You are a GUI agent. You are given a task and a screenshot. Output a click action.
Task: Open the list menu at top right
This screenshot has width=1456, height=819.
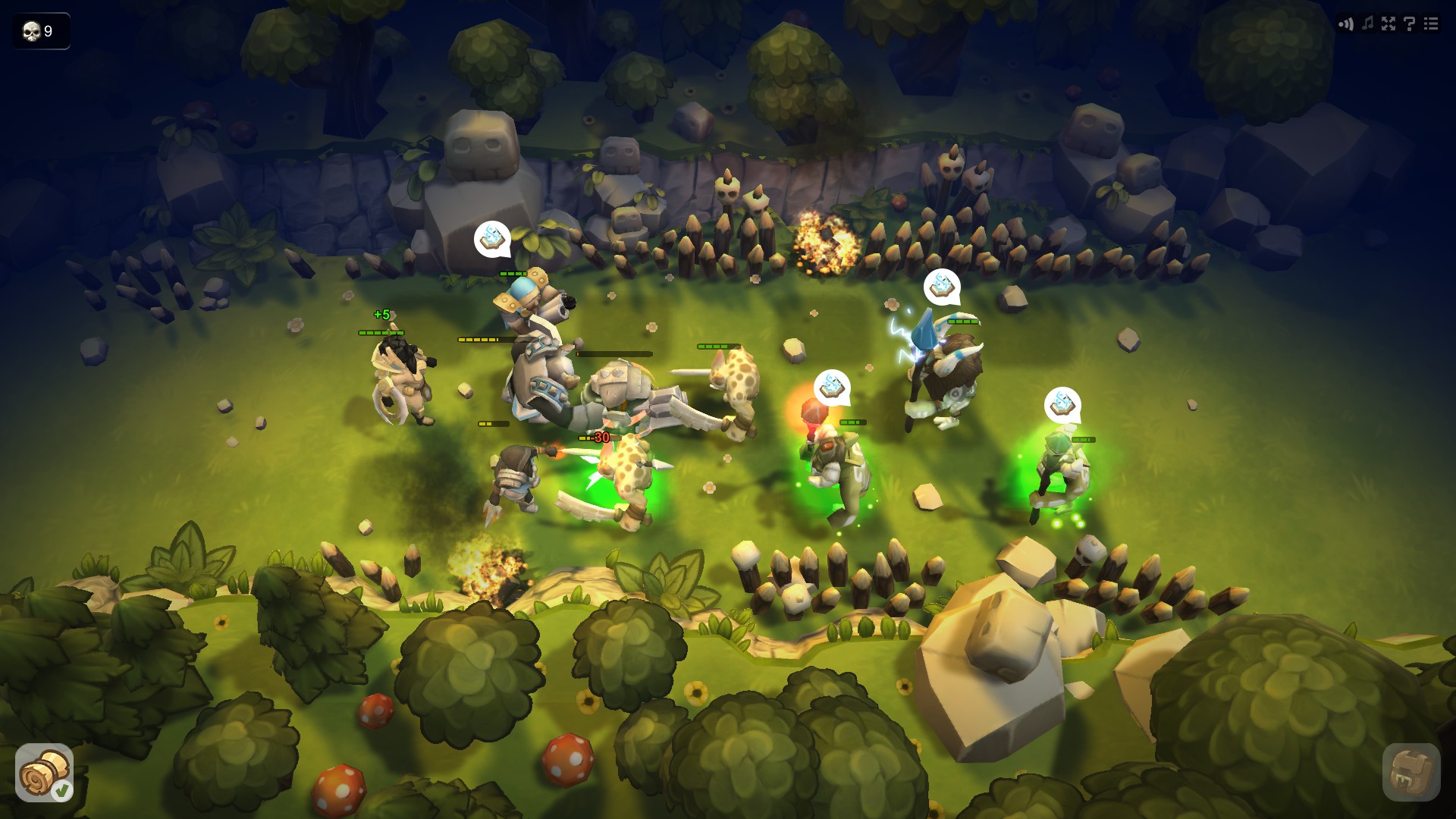pyautogui.click(x=1430, y=24)
